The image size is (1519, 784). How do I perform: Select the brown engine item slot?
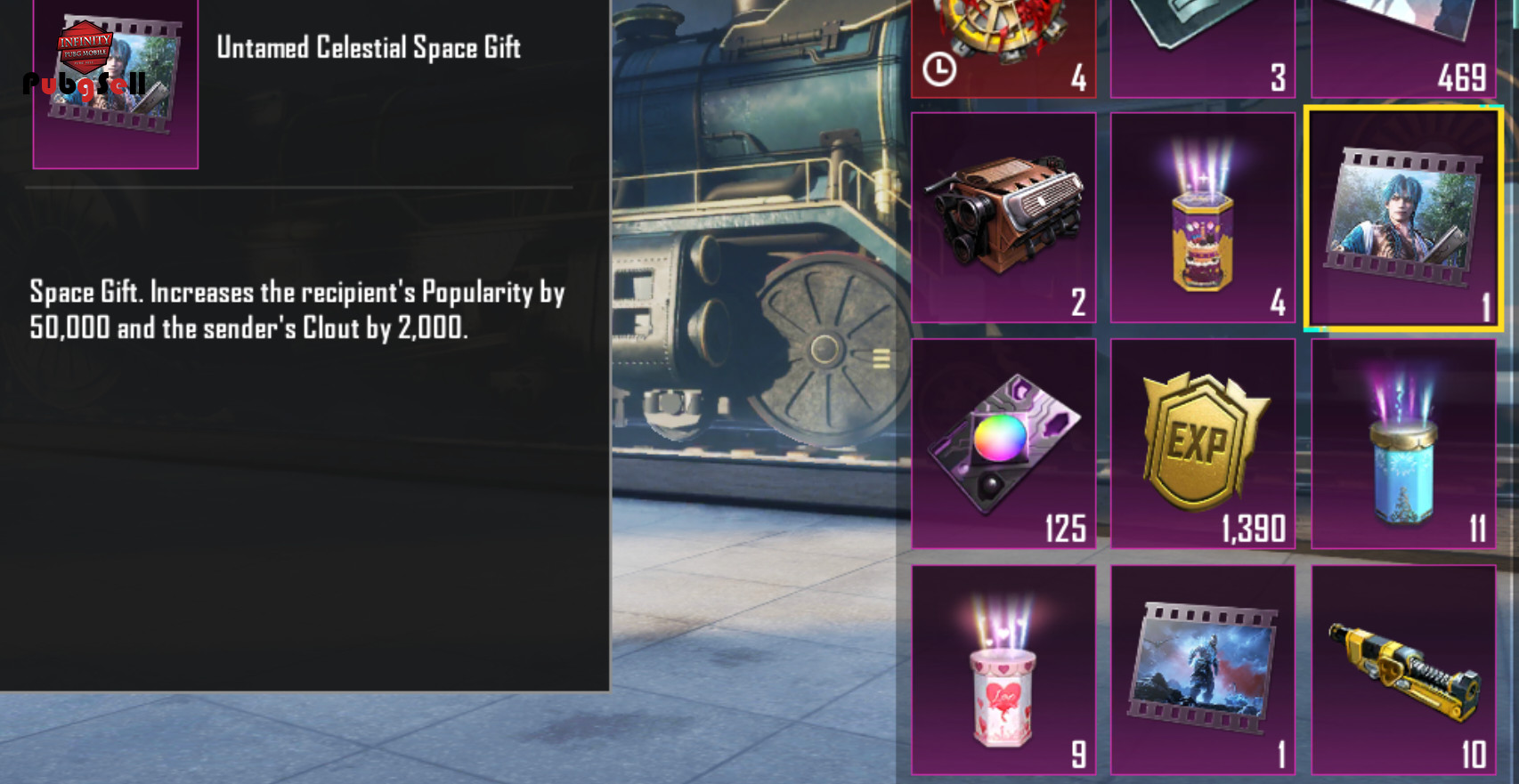click(1003, 217)
